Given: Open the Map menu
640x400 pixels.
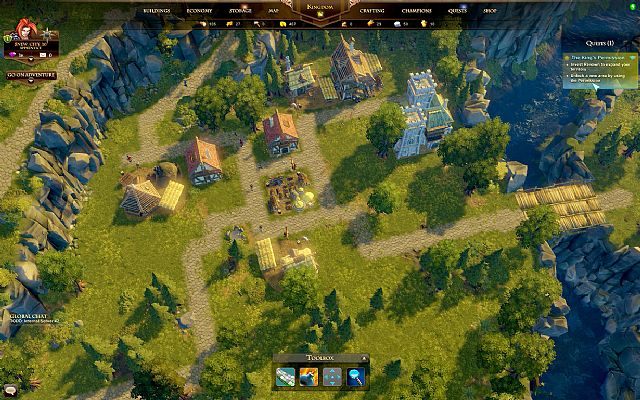Looking at the screenshot, I should [274, 9].
